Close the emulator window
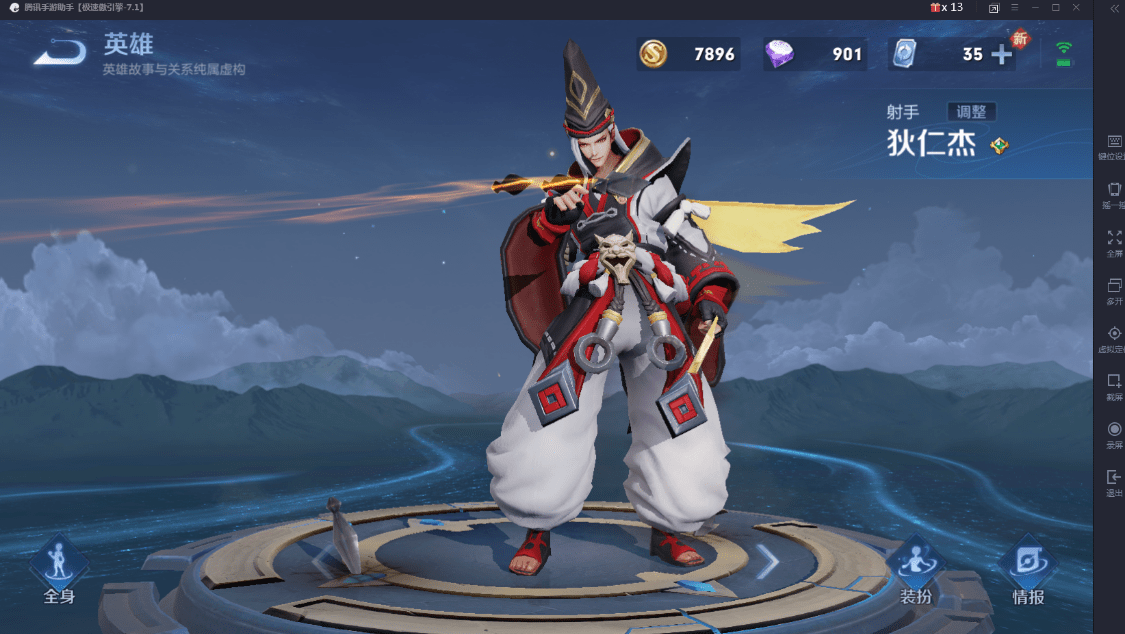Viewport: 1125px width, 634px height. 1076,8
